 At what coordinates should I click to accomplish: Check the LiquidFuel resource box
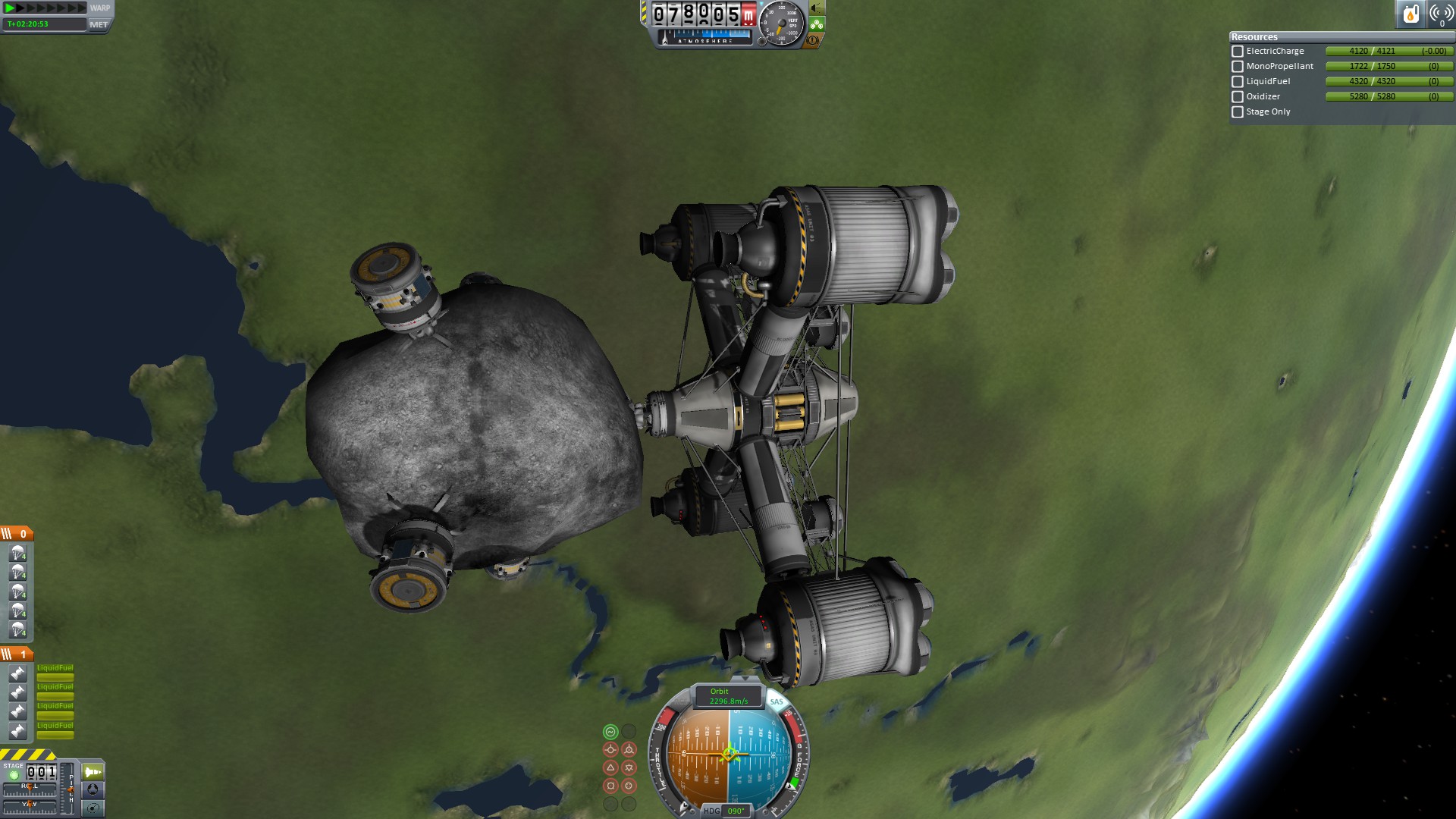pyautogui.click(x=1238, y=82)
